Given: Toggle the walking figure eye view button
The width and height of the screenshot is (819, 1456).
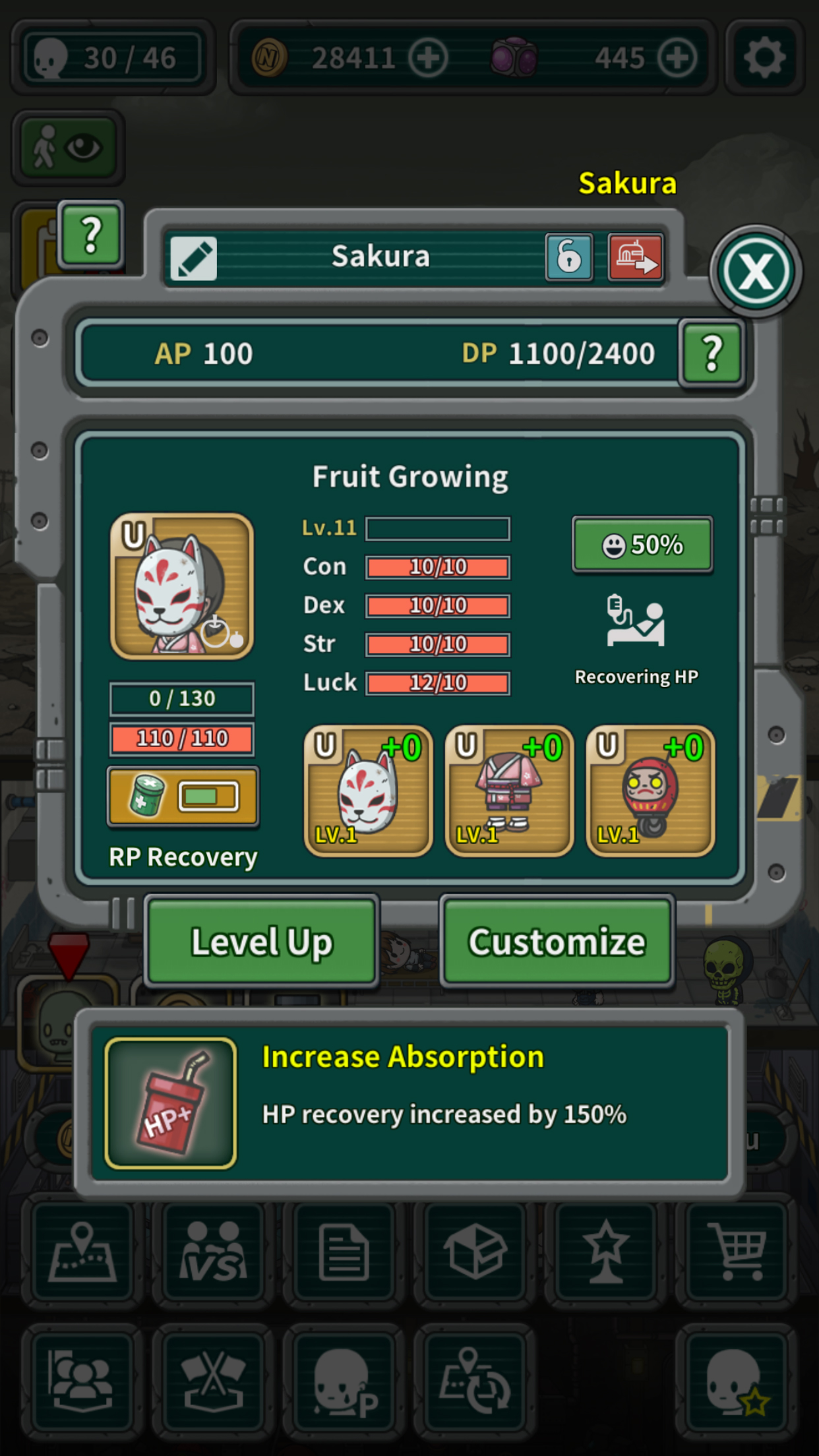Looking at the screenshot, I should [x=68, y=147].
